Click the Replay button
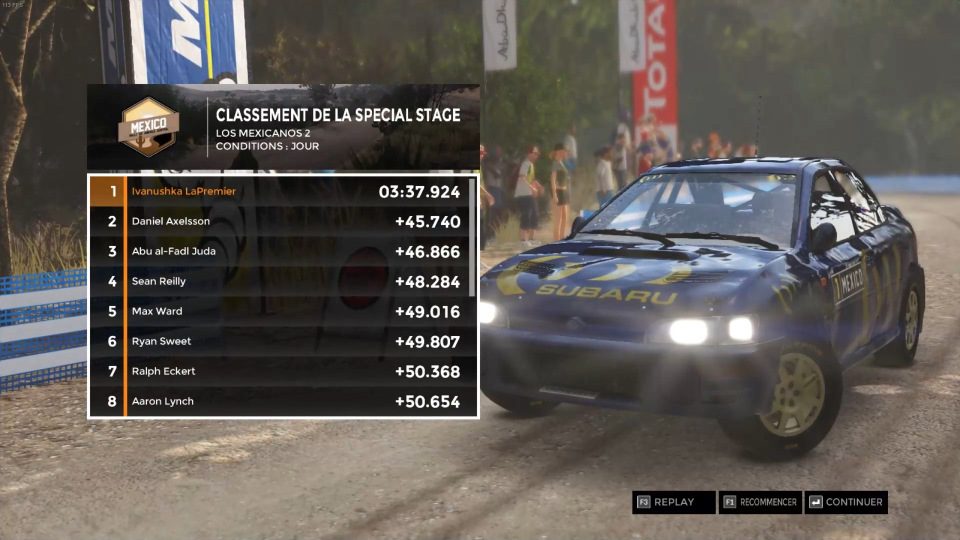Image resolution: width=960 pixels, height=540 pixels. (x=673, y=502)
